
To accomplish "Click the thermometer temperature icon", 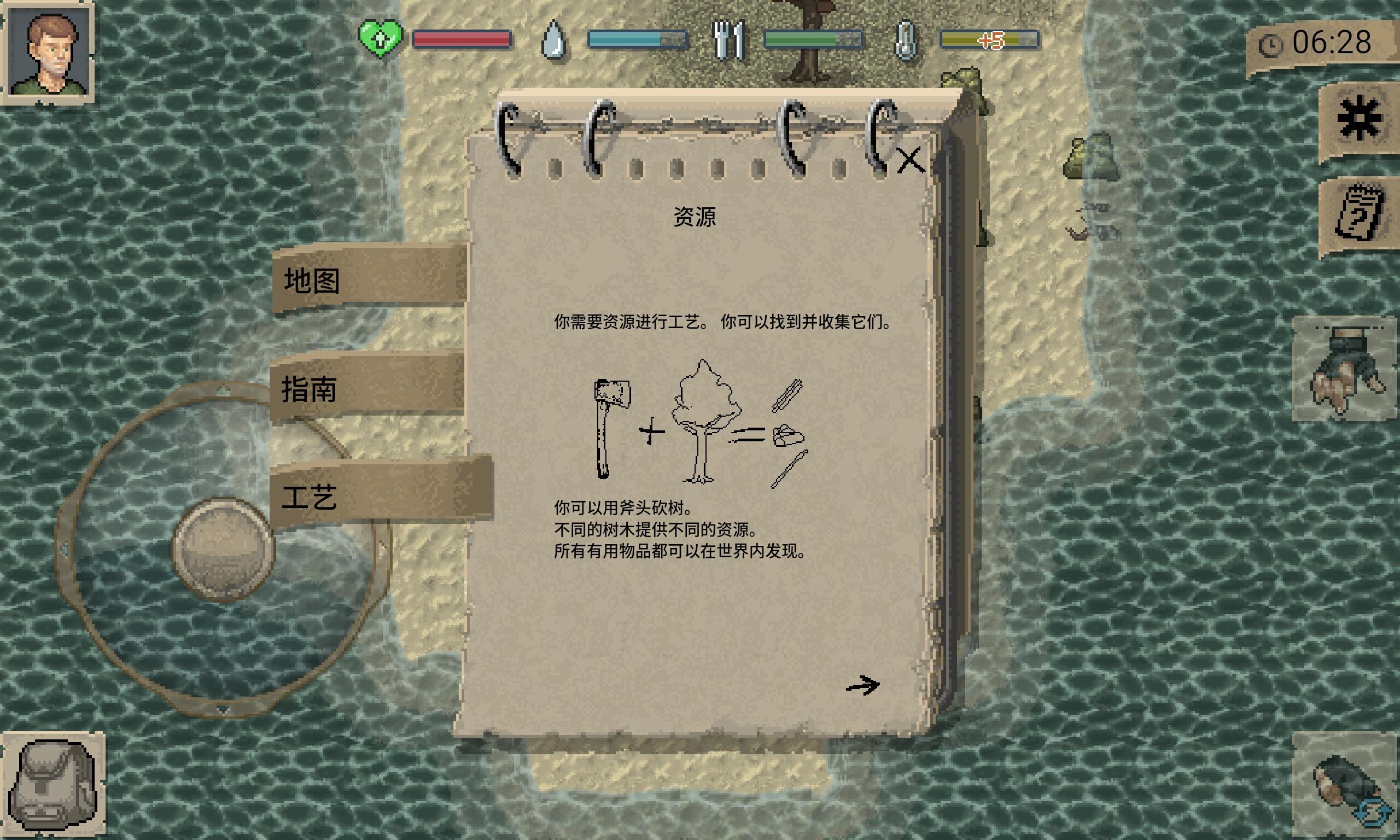I will (906, 39).
